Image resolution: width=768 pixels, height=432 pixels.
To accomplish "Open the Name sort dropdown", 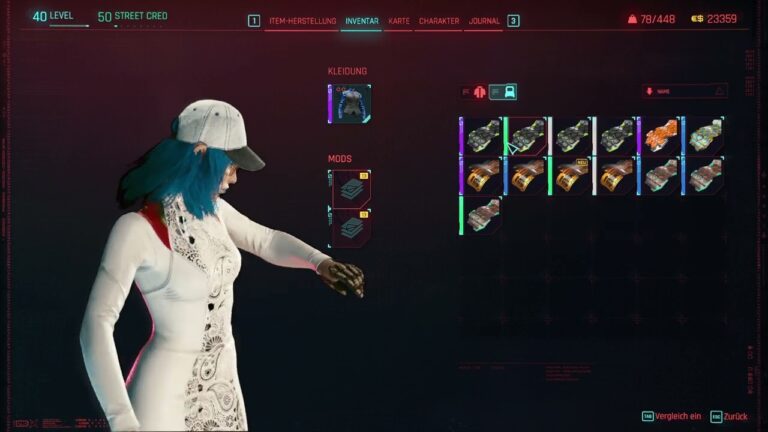I will click(x=685, y=91).
